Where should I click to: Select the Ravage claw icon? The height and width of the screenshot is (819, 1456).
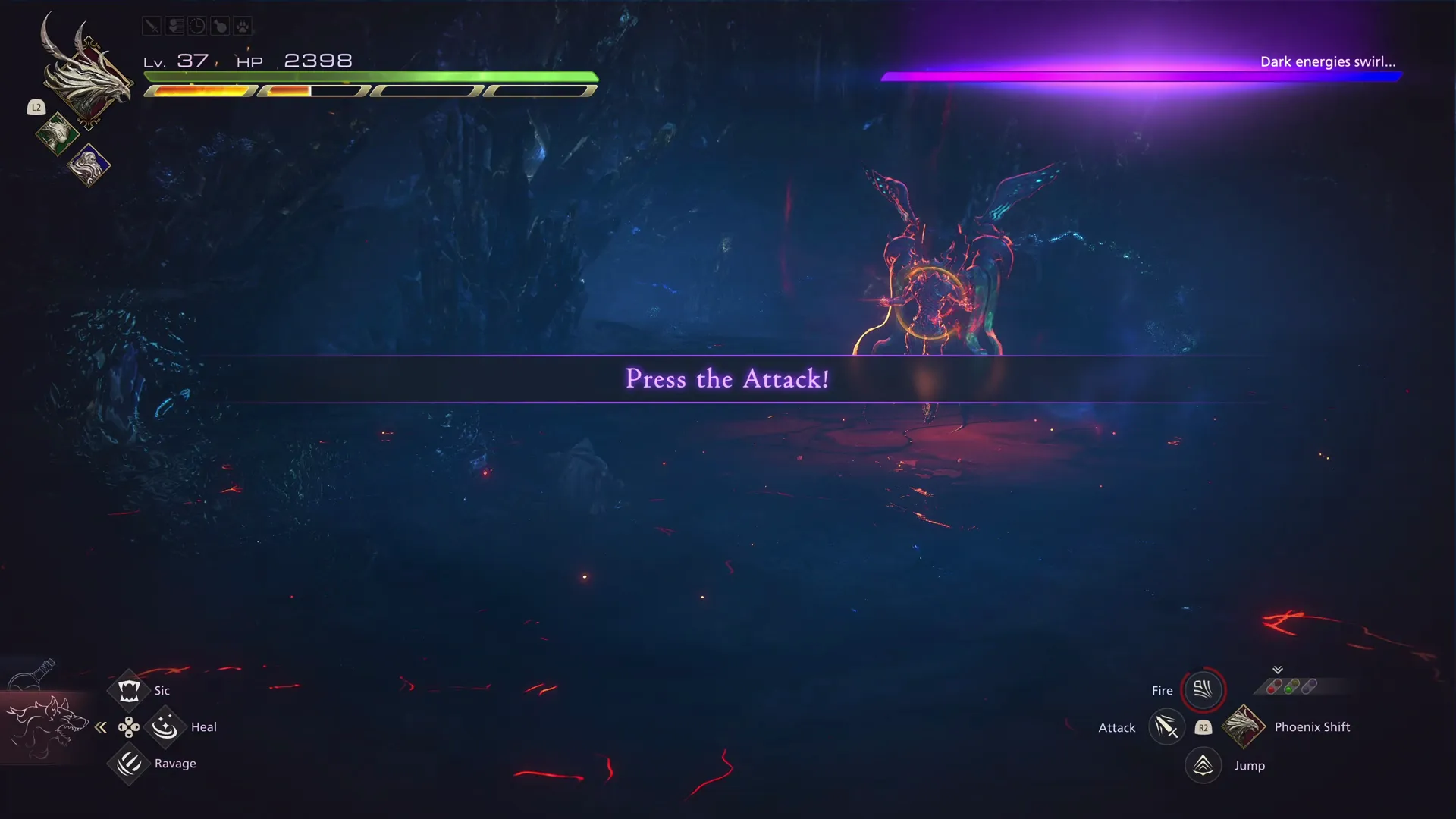[x=128, y=763]
